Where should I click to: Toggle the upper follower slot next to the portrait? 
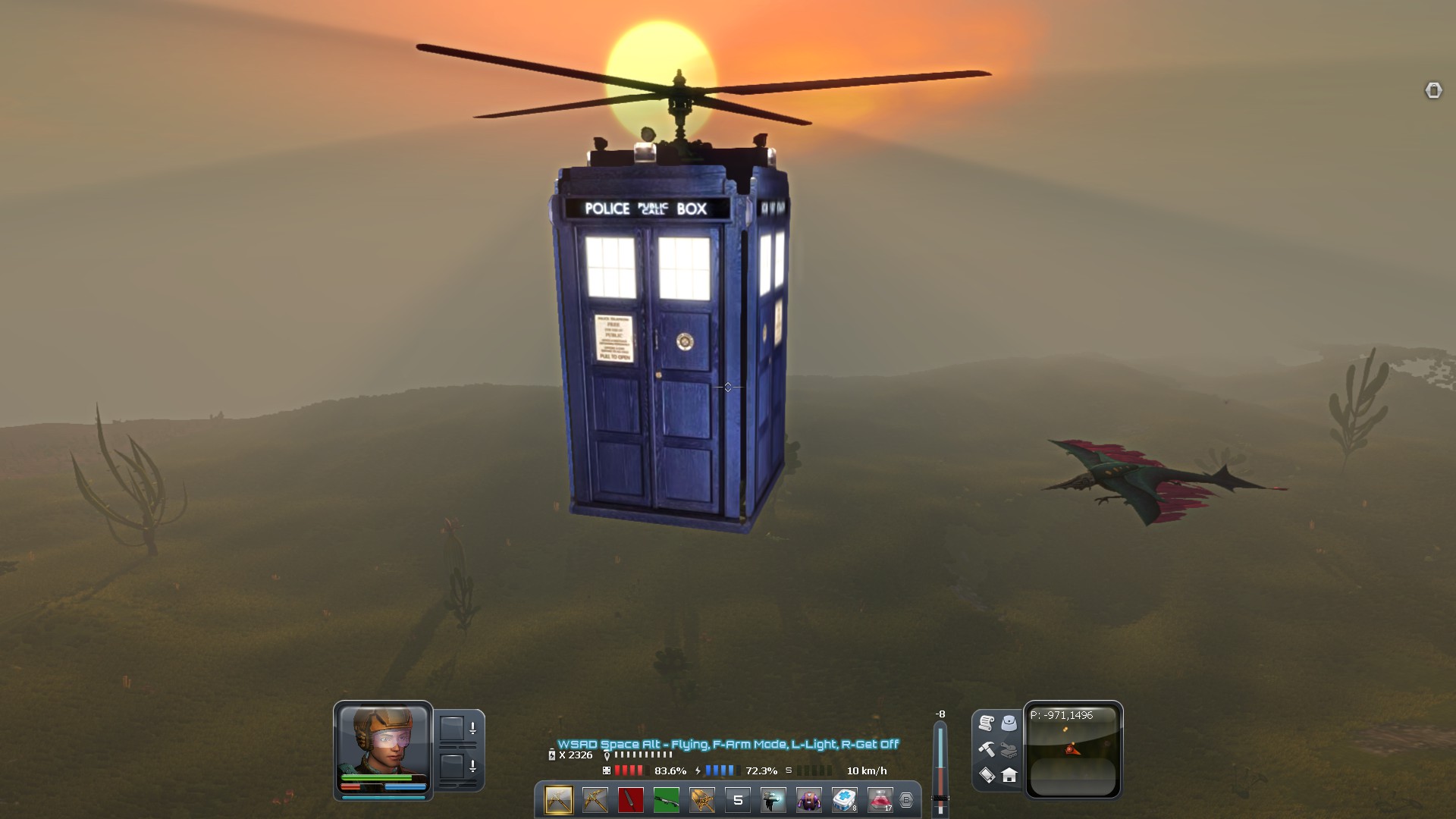[x=452, y=729]
